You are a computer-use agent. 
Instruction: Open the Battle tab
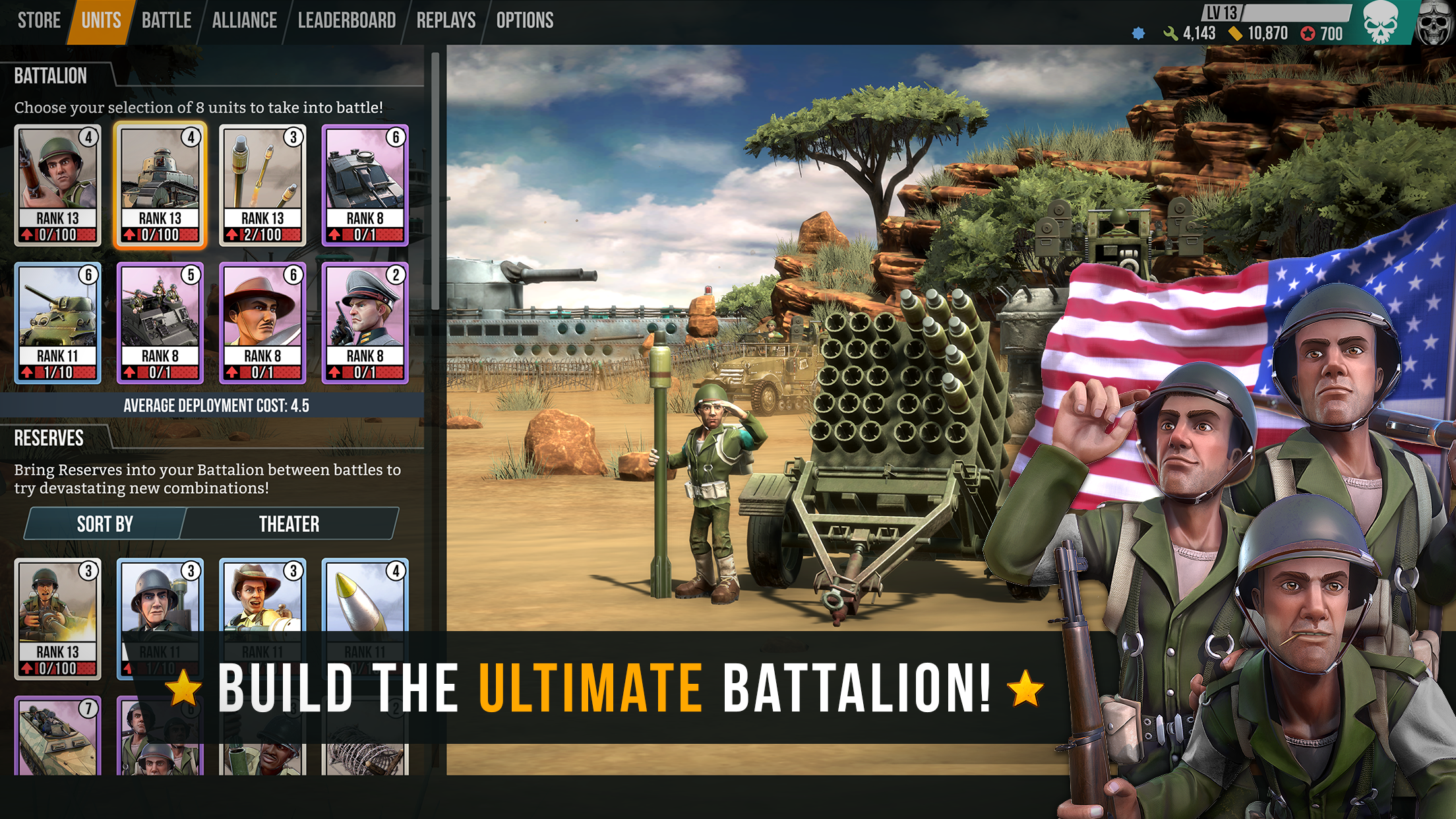166,20
